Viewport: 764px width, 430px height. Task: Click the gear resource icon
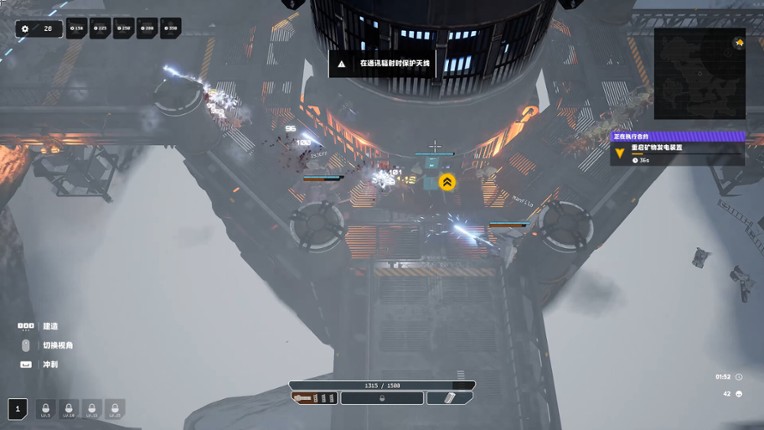tap(26, 29)
